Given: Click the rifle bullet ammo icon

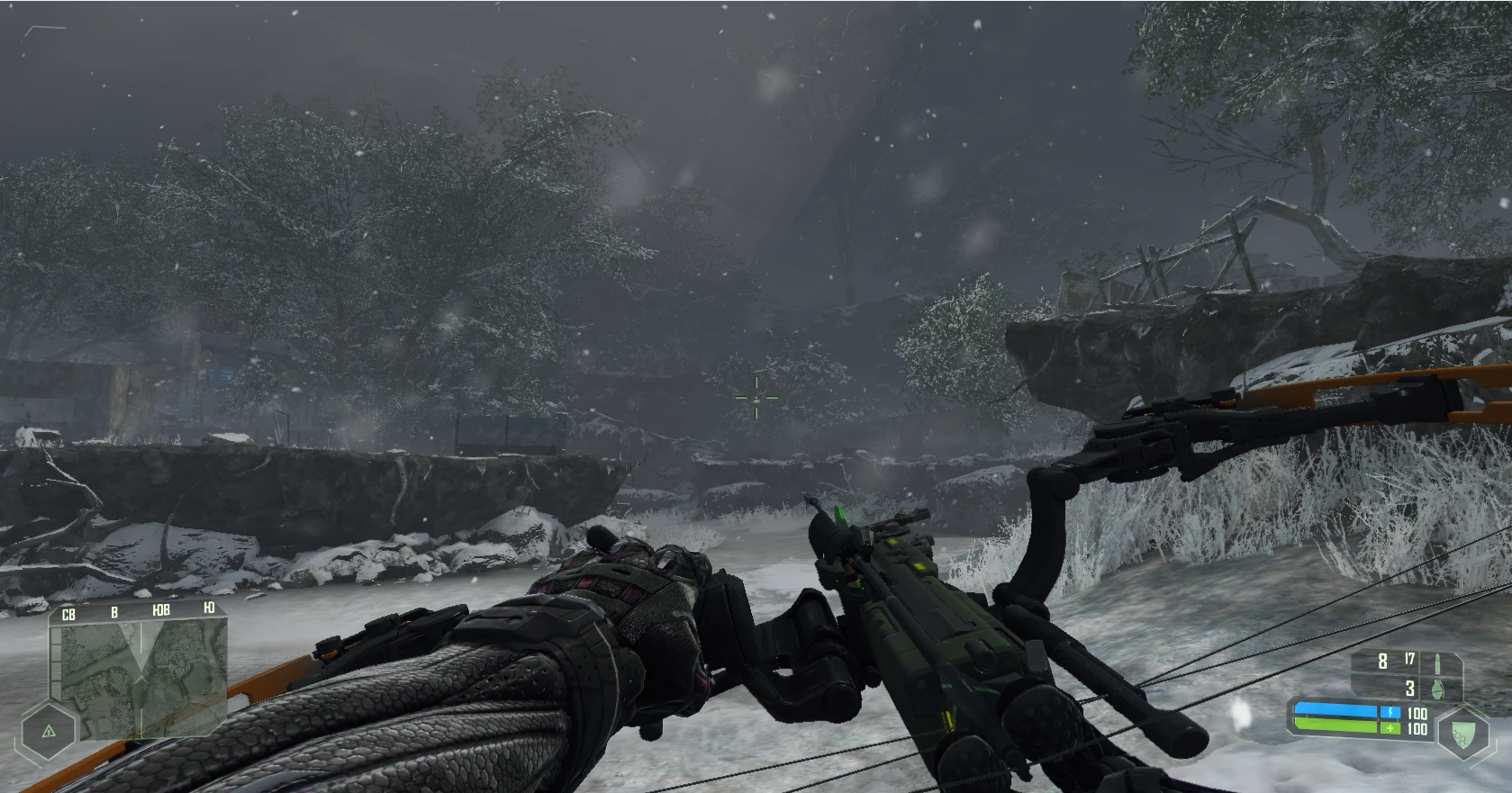Looking at the screenshot, I should pos(1437,662).
